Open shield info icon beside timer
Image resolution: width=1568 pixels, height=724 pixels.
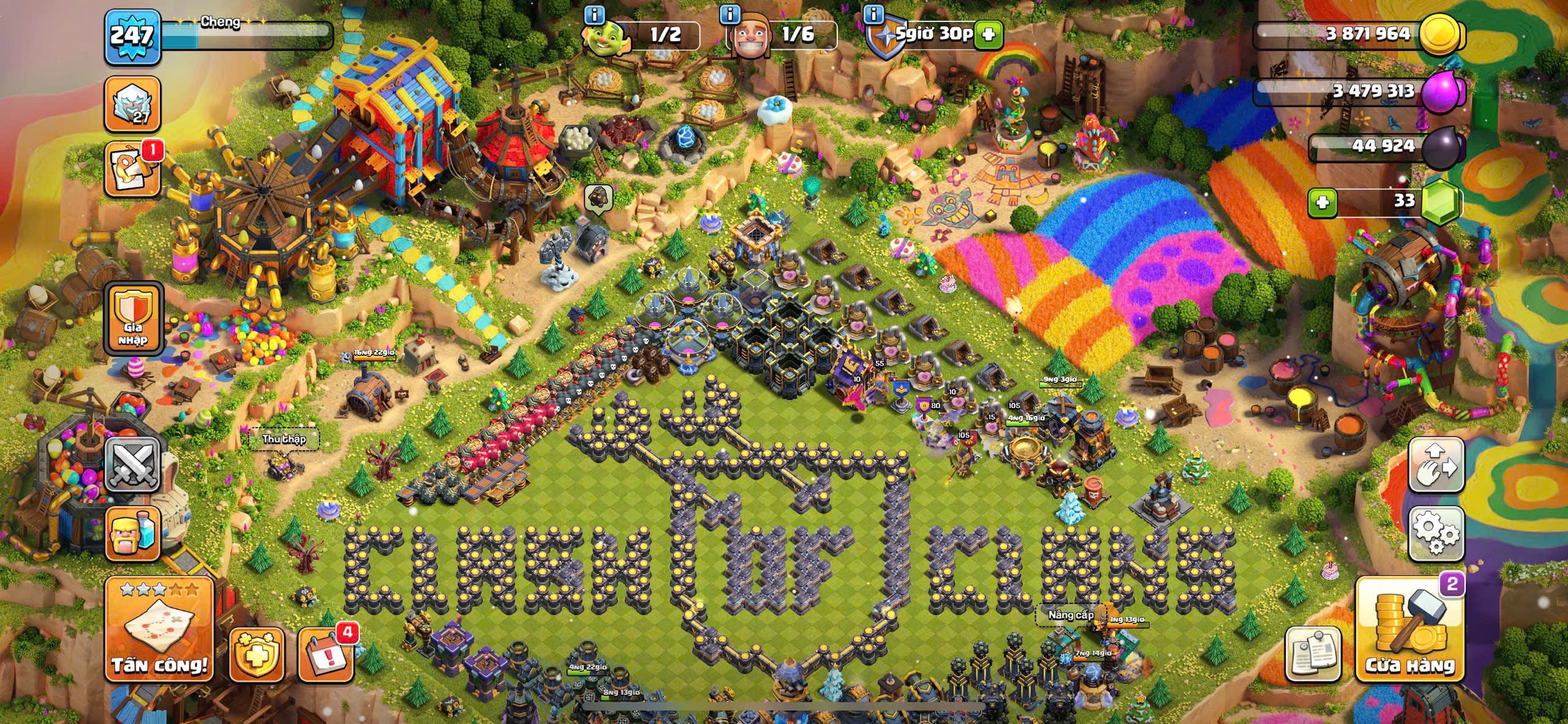point(875,14)
